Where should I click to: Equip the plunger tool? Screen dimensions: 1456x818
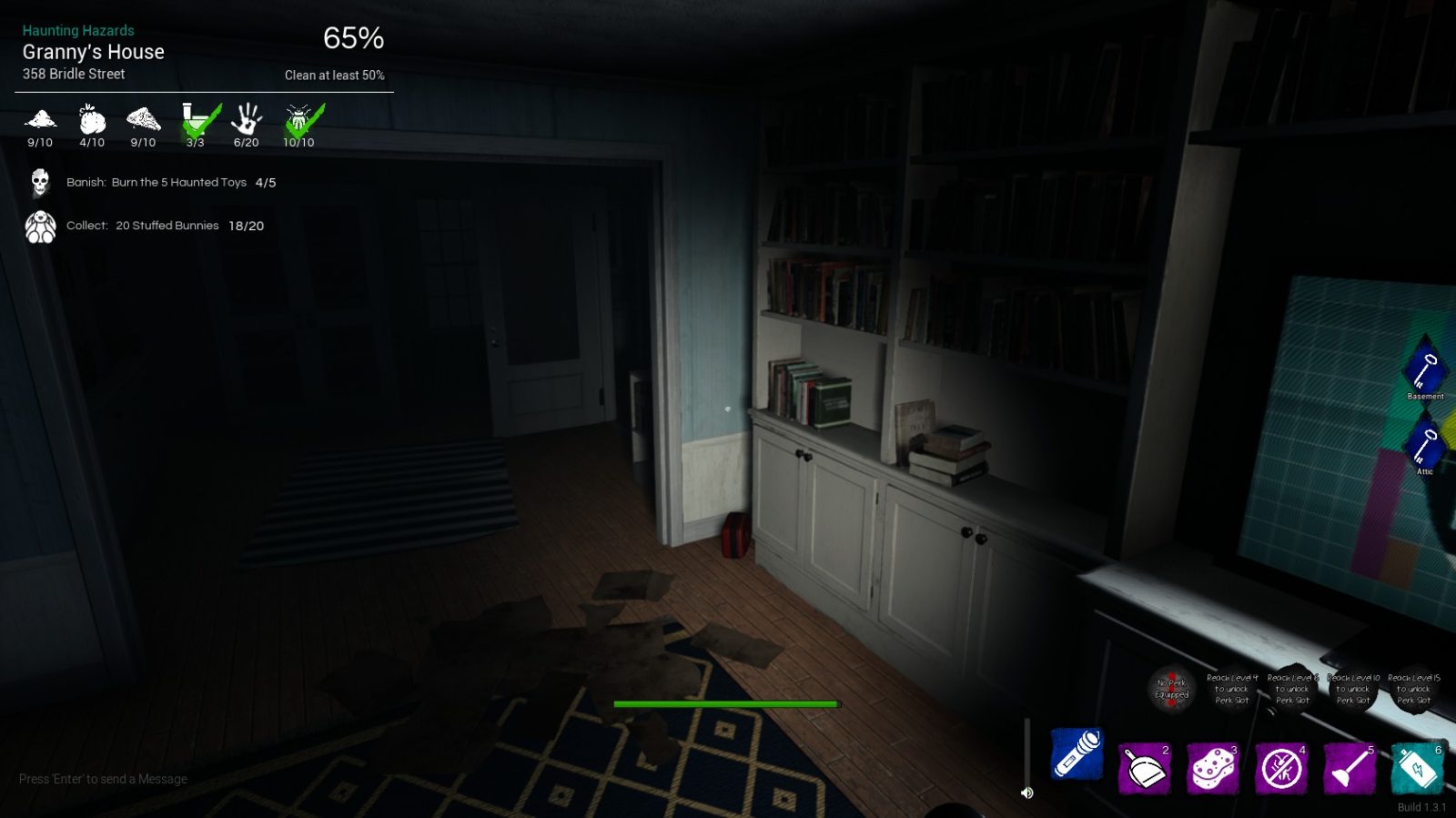tap(1349, 769)
